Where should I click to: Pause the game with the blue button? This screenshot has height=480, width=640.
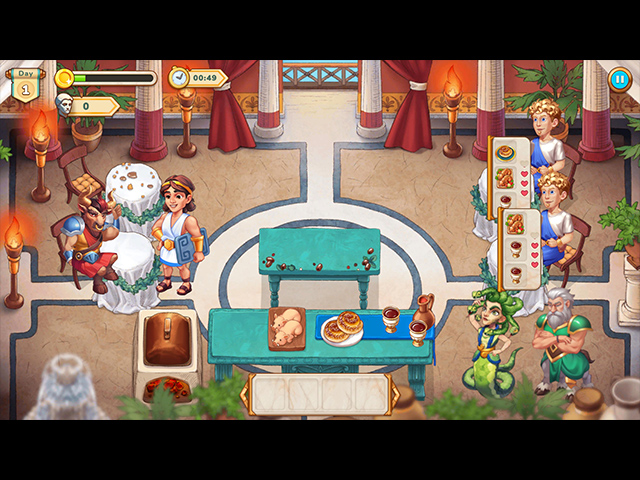coord(620,79)
